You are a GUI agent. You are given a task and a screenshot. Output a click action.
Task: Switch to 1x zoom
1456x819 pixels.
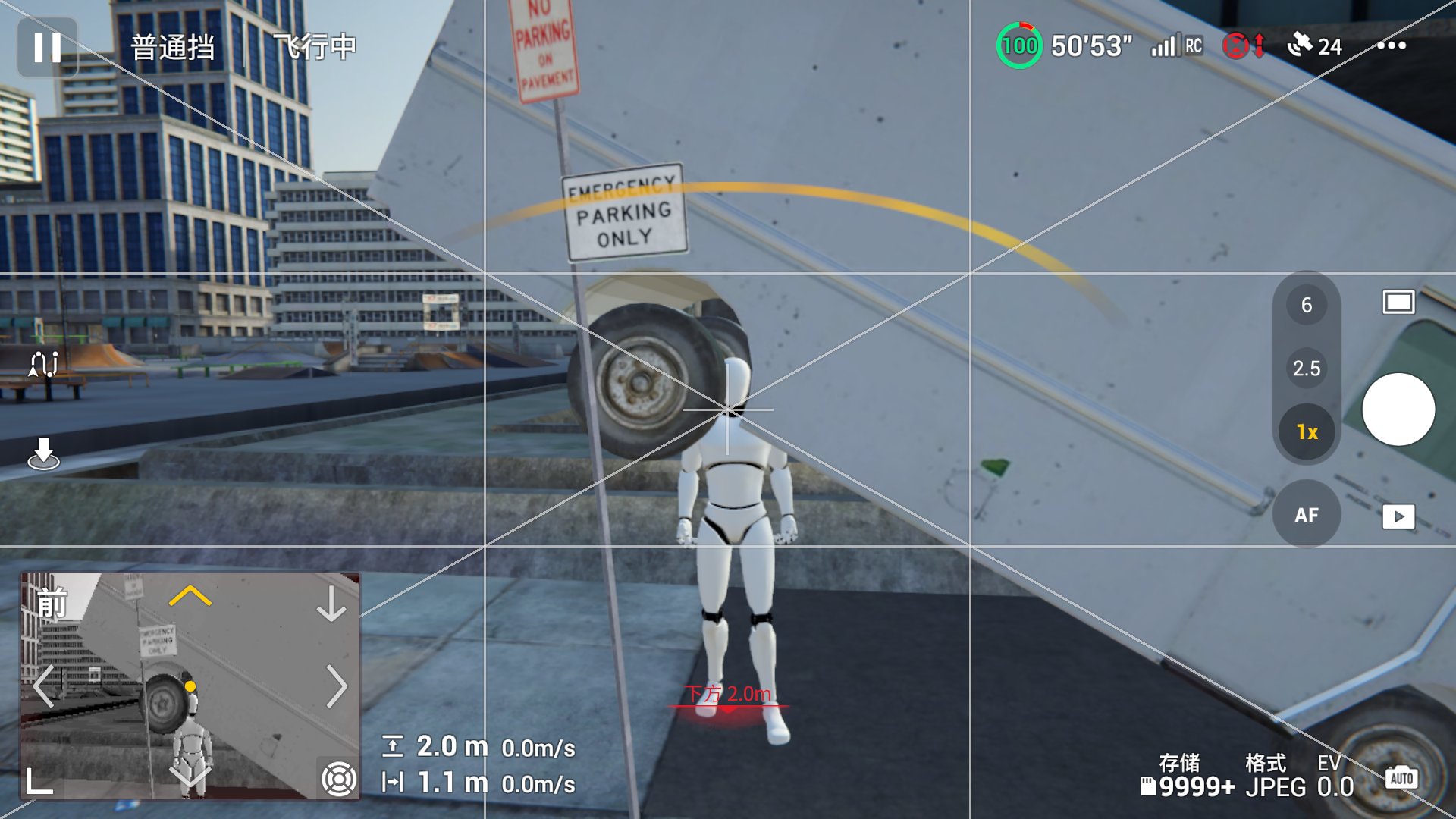pos(1306,432)
